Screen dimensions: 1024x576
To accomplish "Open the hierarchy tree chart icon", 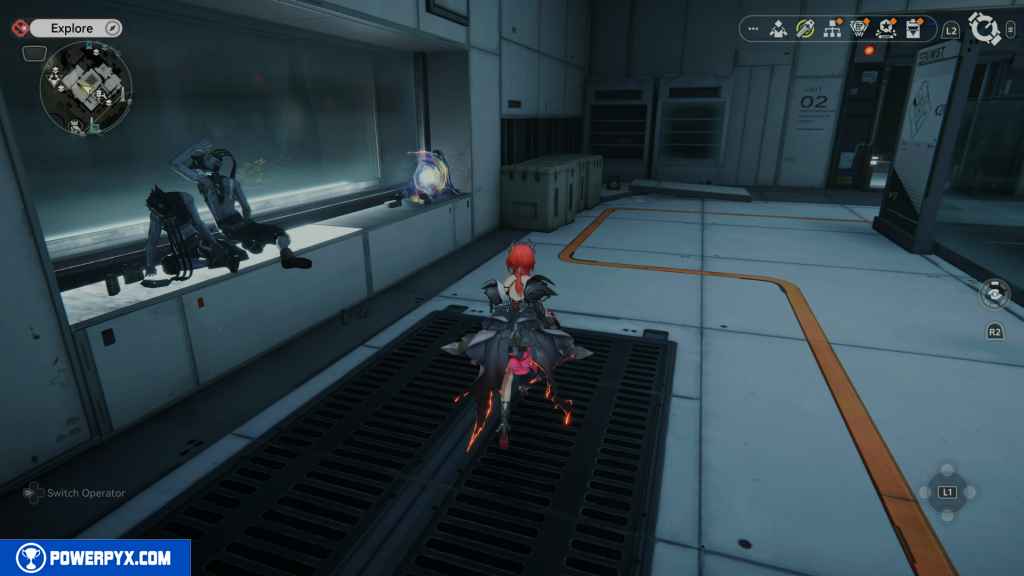I will tap(831, 29).
